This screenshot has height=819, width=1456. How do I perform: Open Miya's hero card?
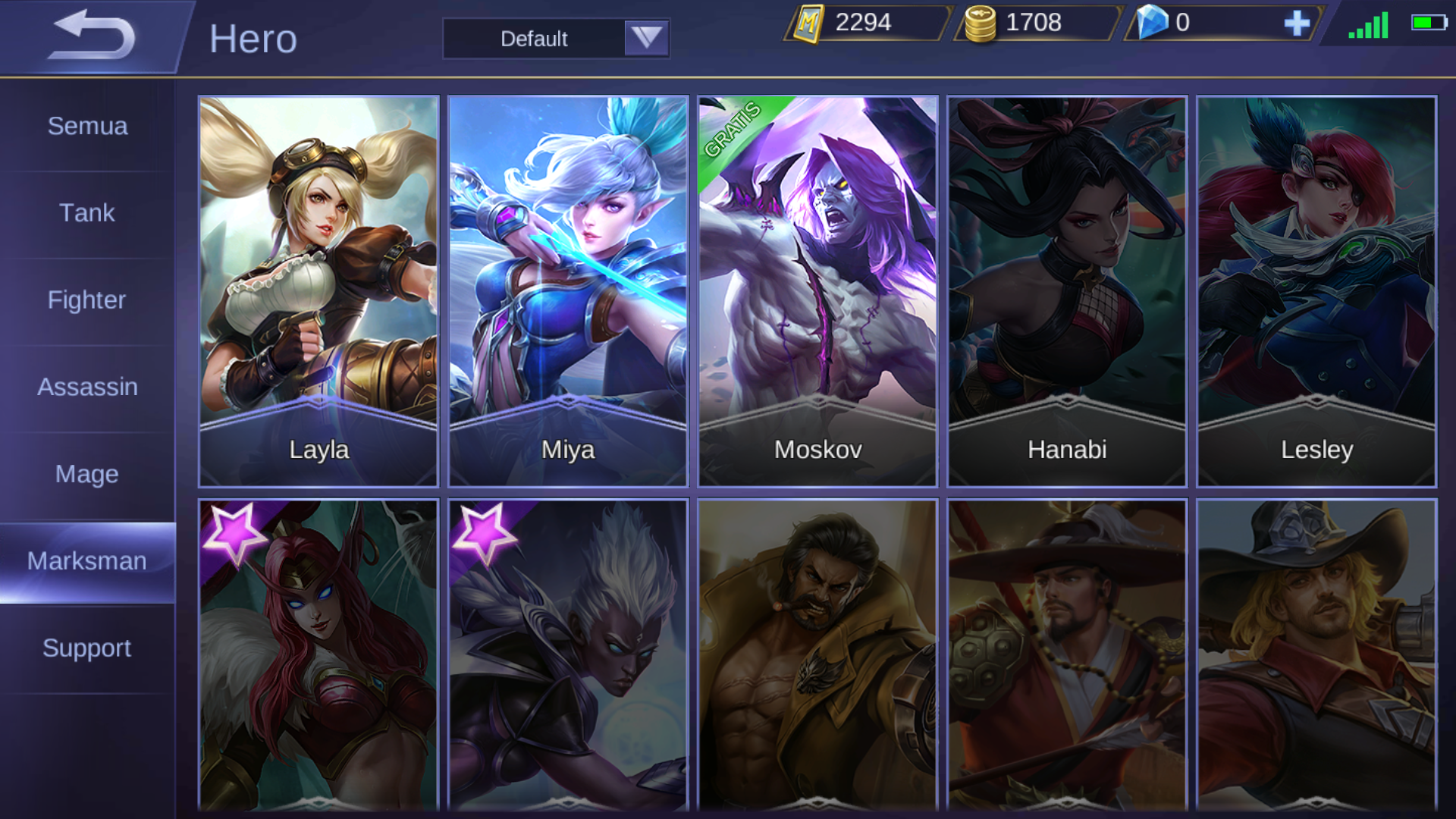tap(568, 291)
